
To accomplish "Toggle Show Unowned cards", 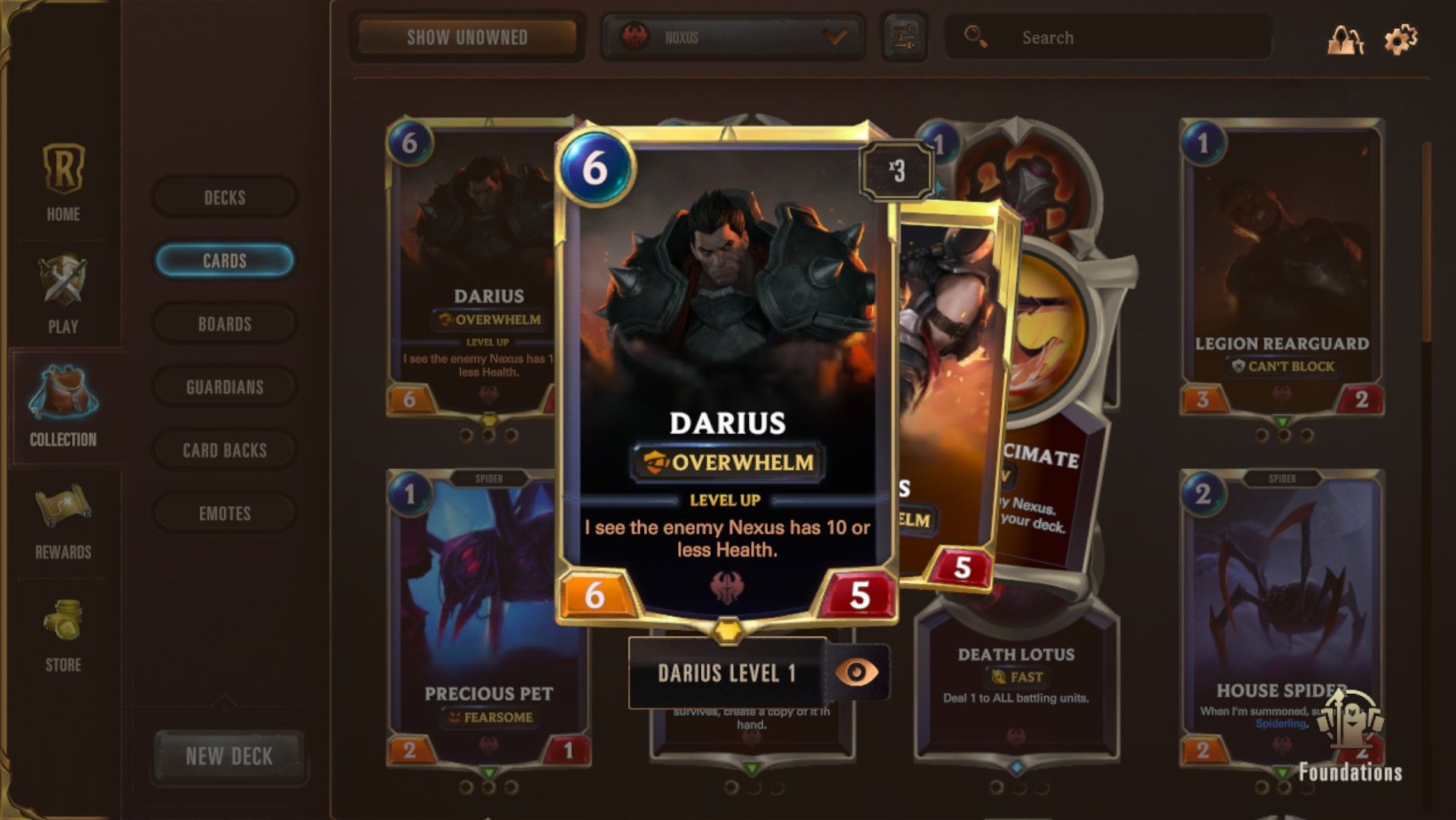I will pyautogui.click(x=468, y=37).
